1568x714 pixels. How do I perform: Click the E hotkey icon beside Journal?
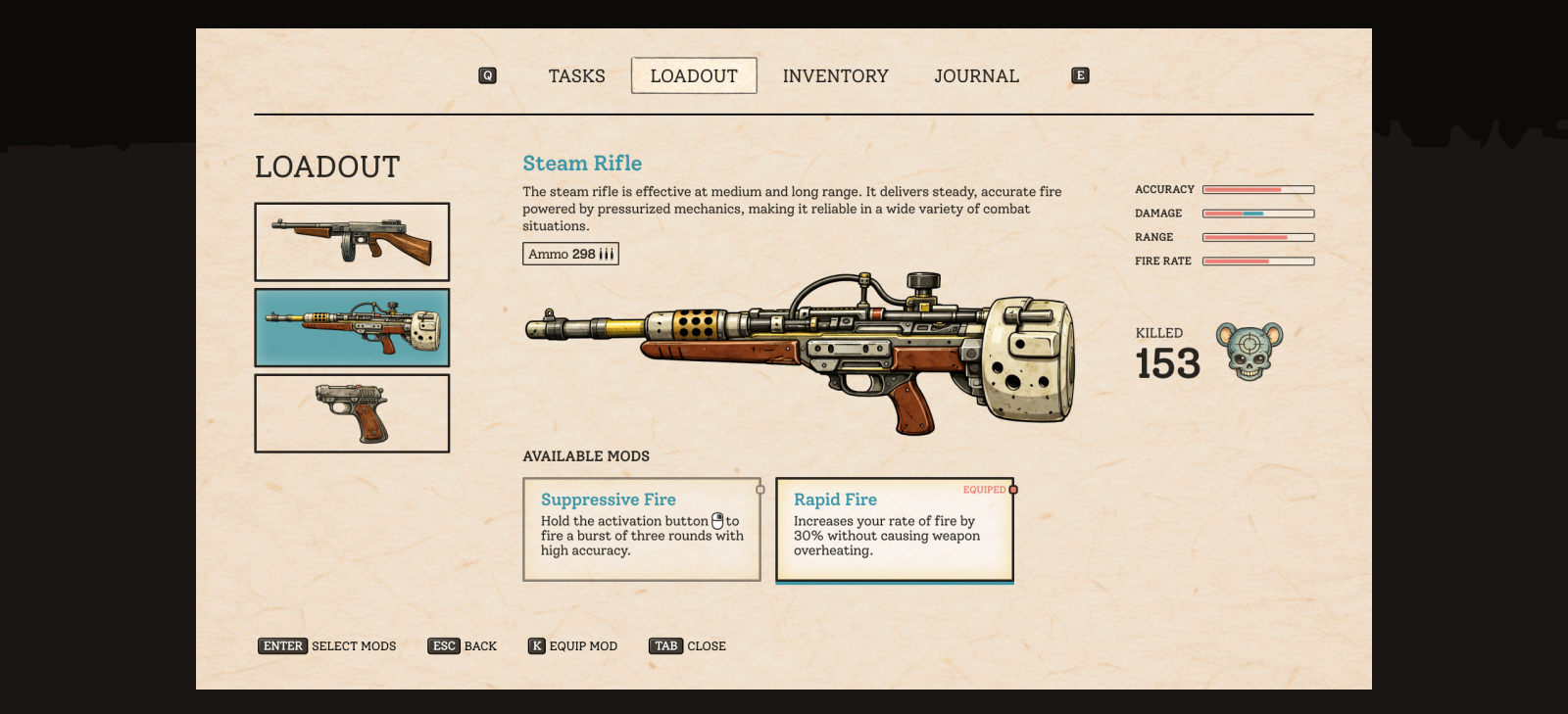click(1080, 75)
